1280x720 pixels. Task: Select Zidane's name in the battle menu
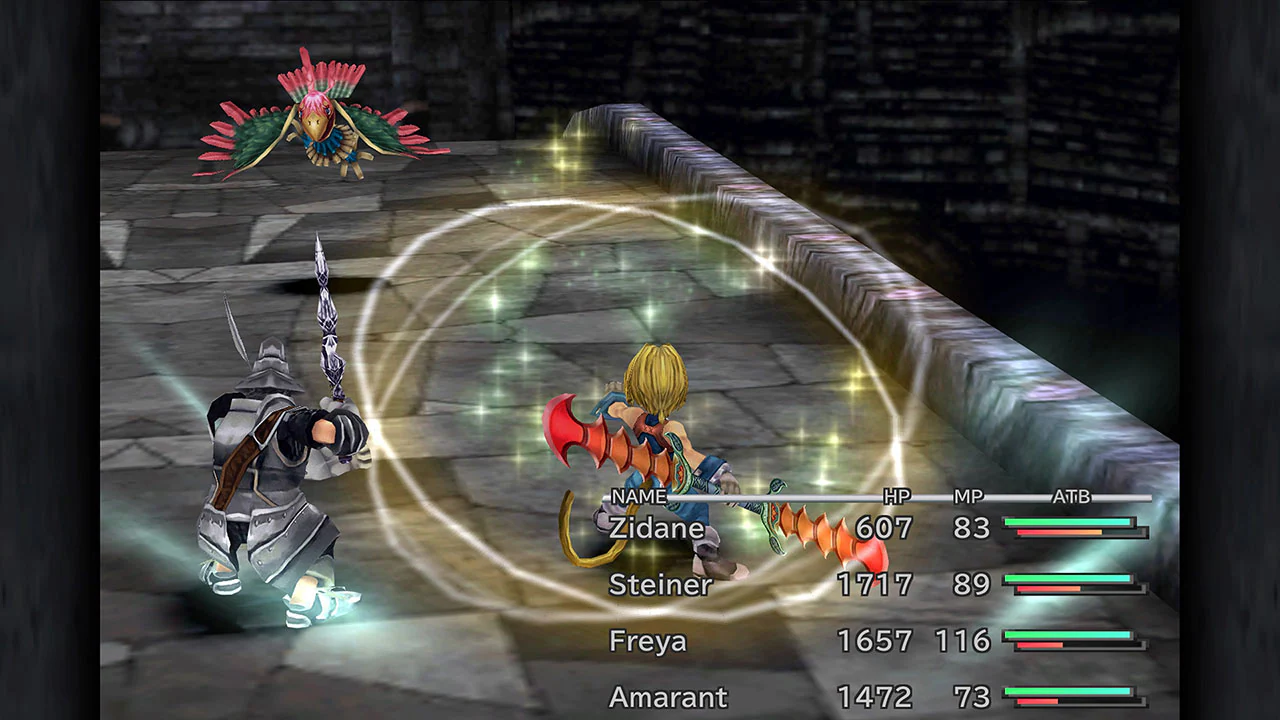tap(655, 528)
